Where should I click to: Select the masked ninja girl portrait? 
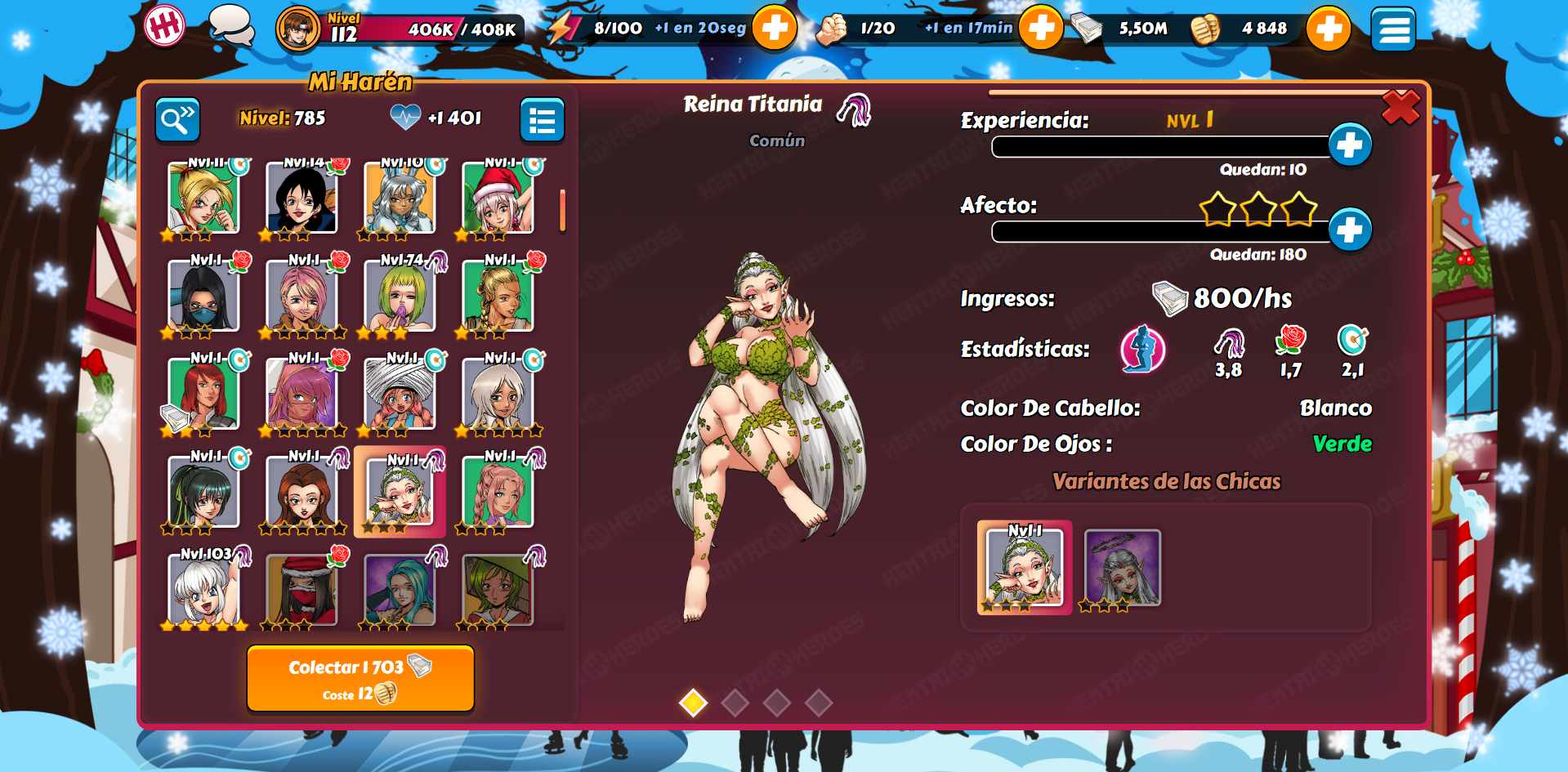coord(203,295)
